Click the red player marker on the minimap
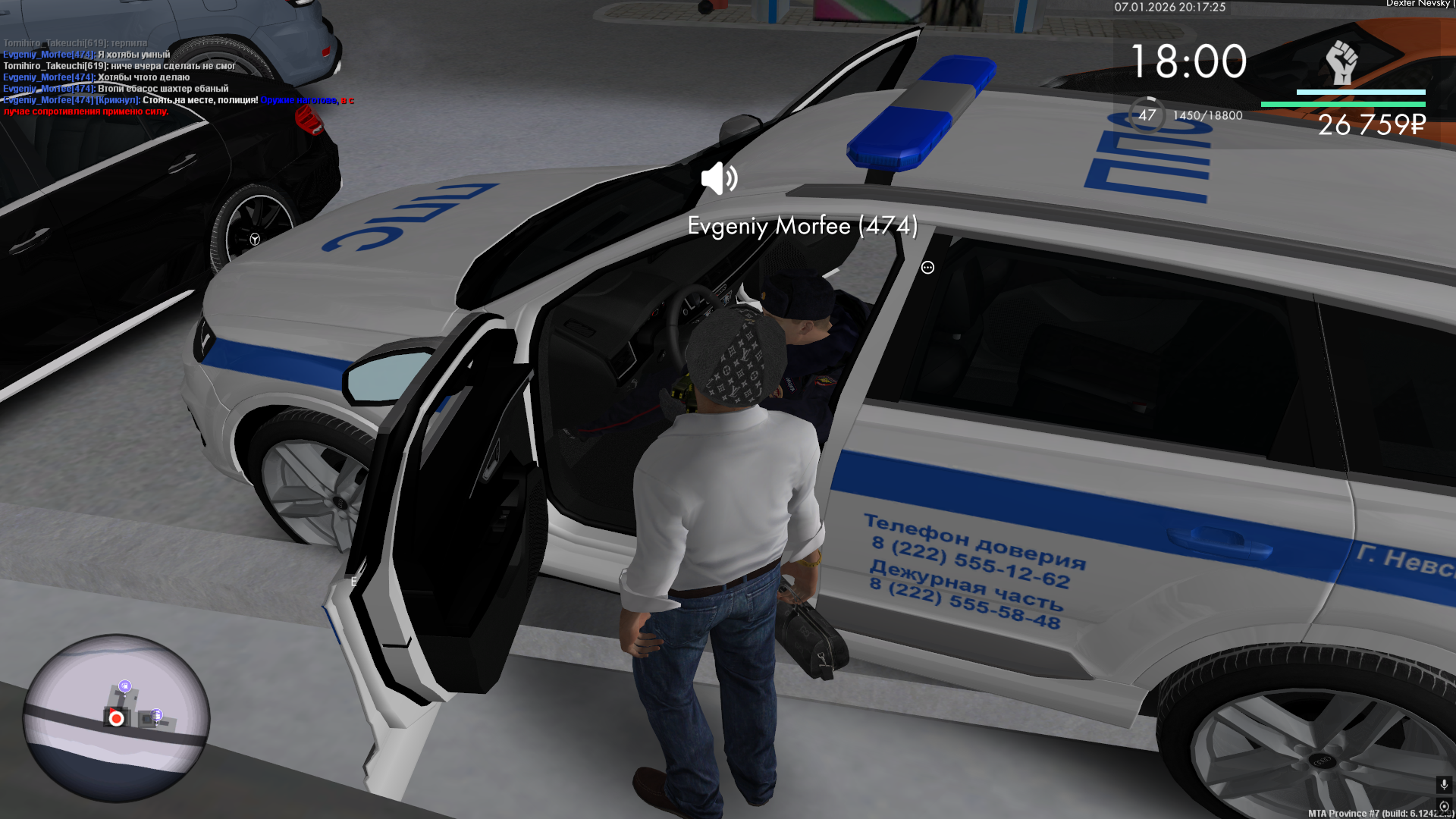 click(116, 718)
